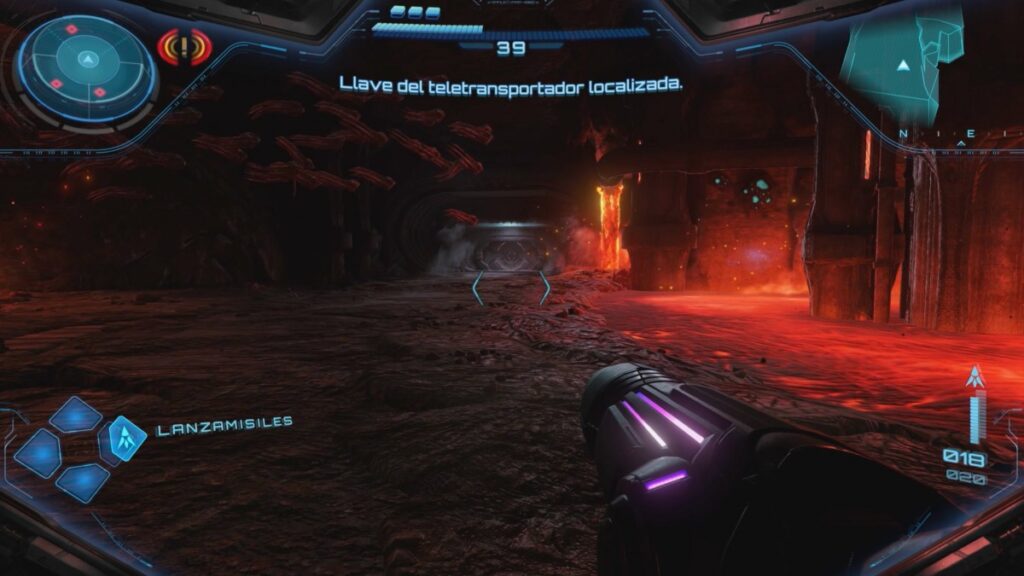This screenshot has width=1024, height=576.
Task: Click the missile icon above the ammo gauge
Action: (975, 378)
